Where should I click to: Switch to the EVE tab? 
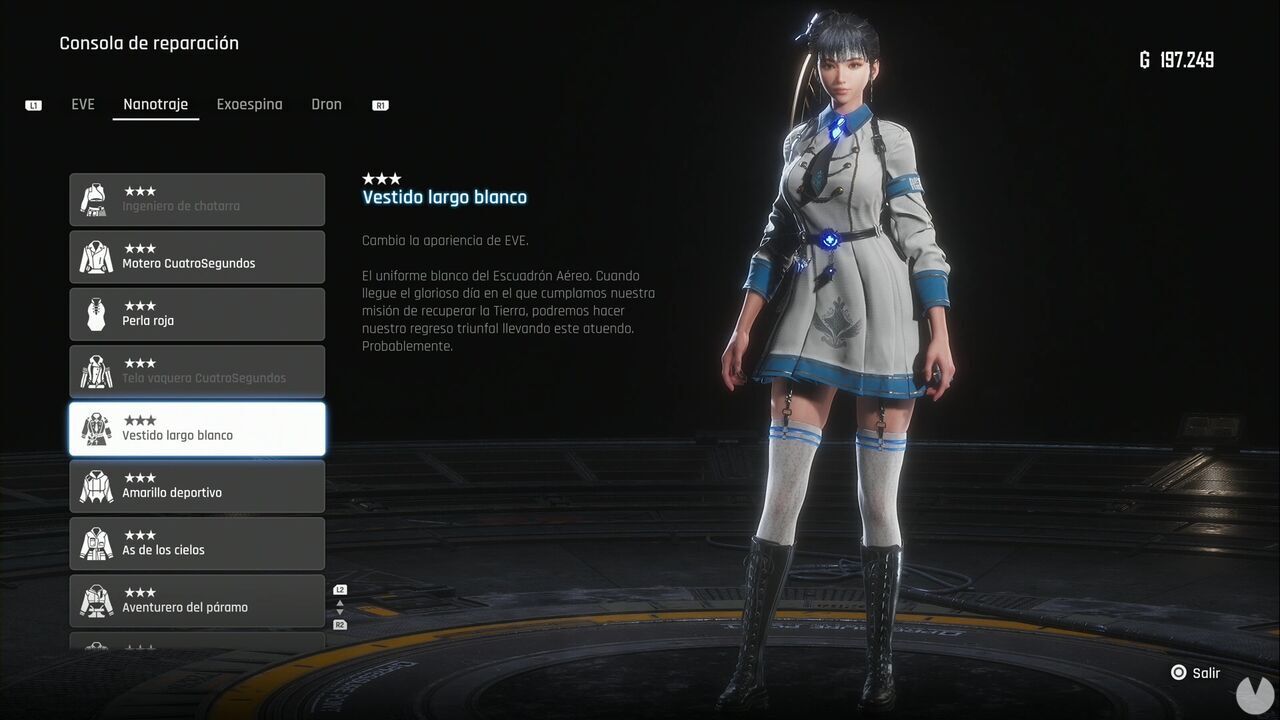(83, 103)
